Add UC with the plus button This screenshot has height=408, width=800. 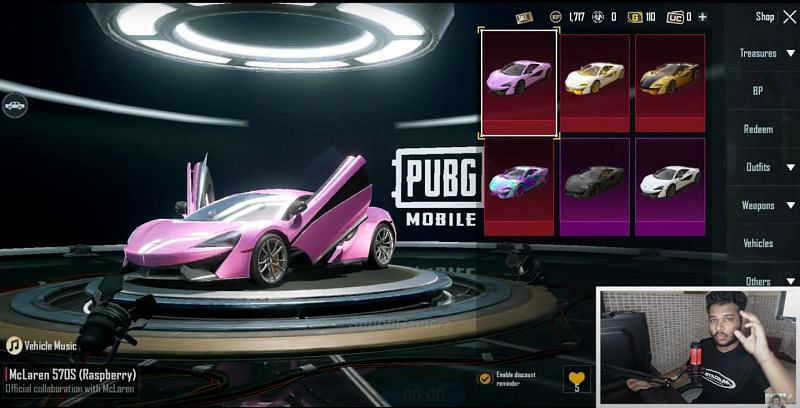tap(702, 17)
